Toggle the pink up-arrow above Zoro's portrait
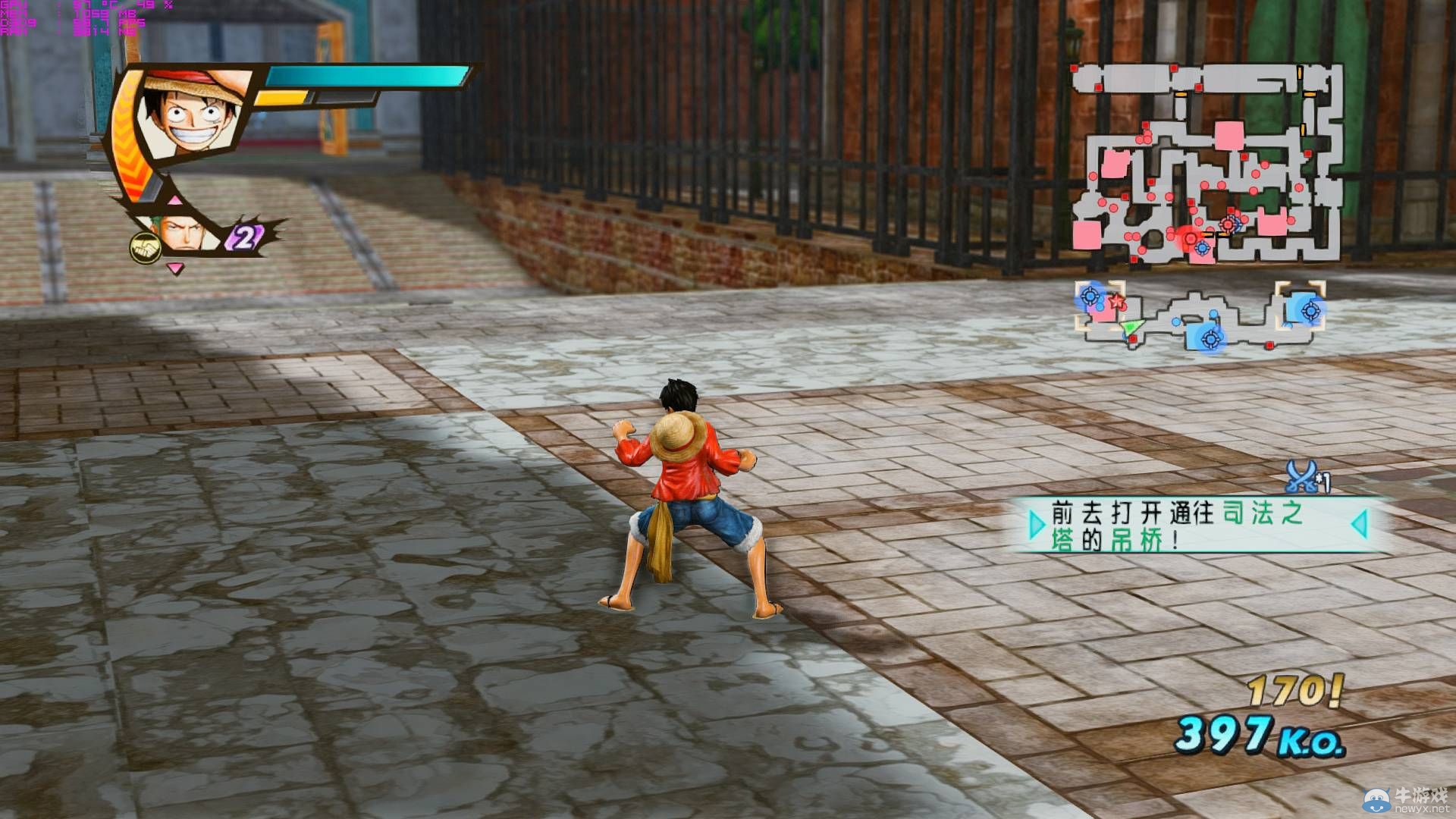The width and height of the screenshot is (1456, 819). (174, 202)
